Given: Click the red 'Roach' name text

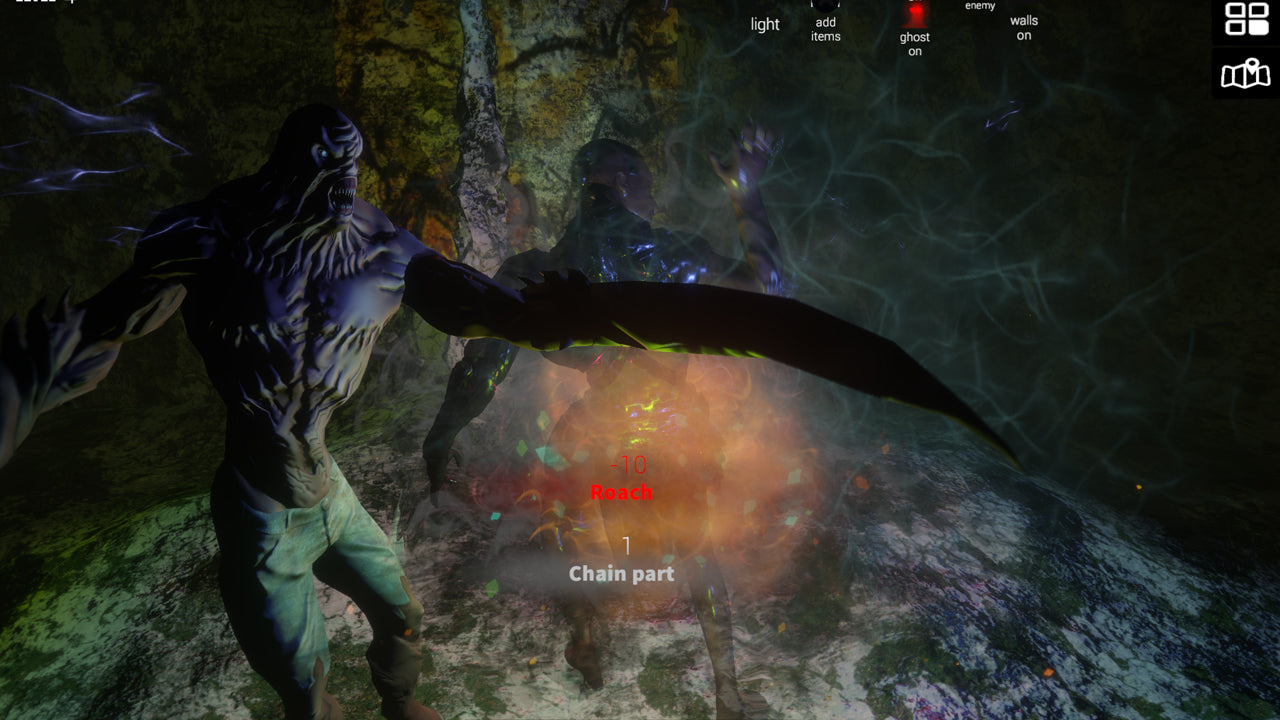Looking at the screenshot, I should pyautogui.click(x=620, y=491).
